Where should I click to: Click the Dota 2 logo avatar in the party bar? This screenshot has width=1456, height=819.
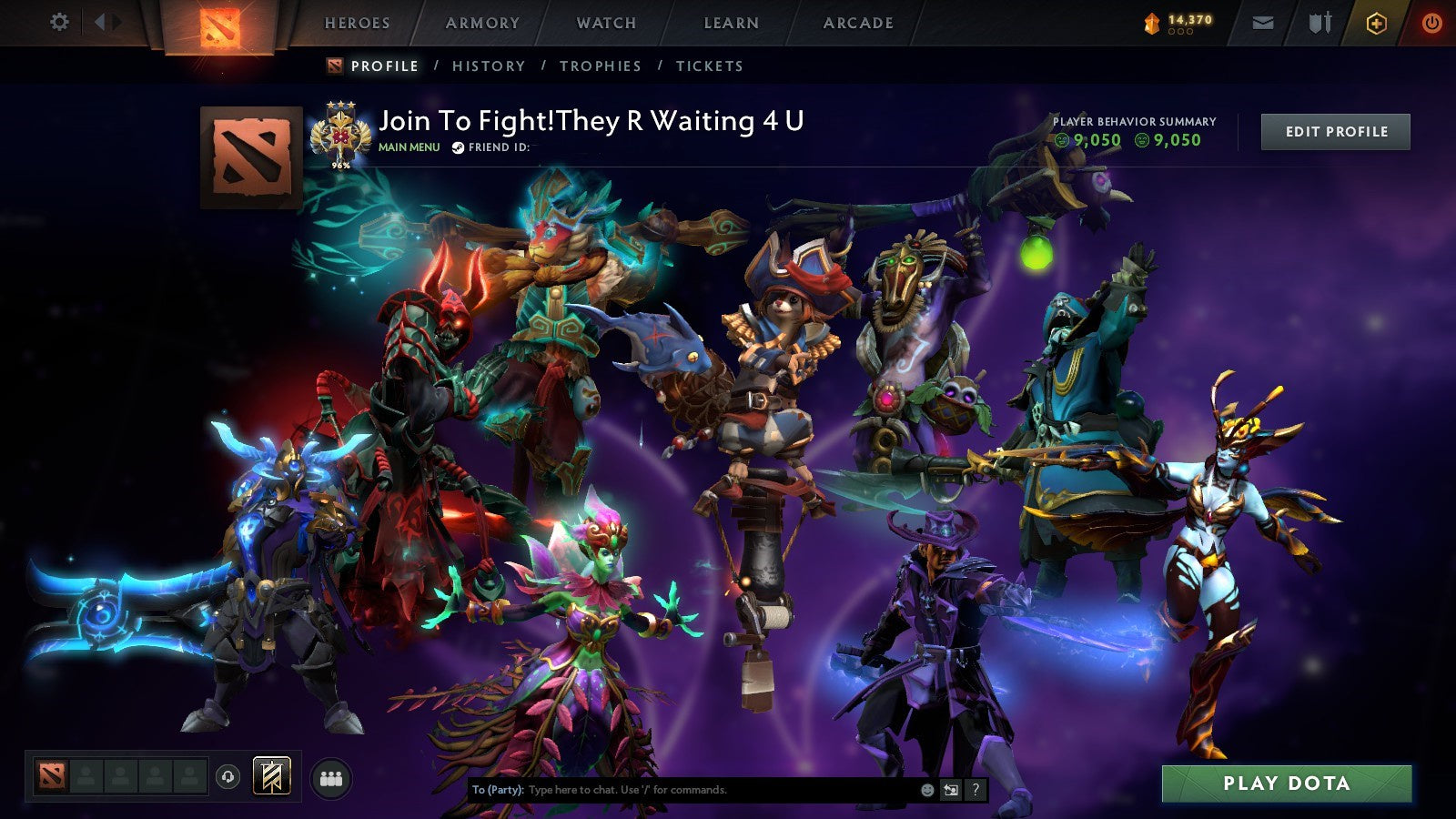click(x=52, y=775)
